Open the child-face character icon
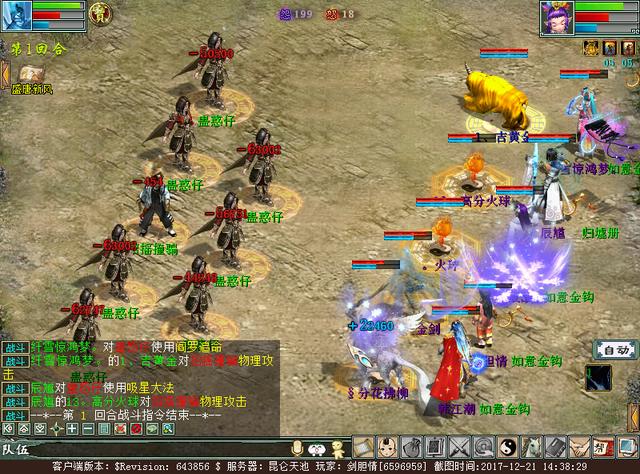The height and width of the screenshot is (474, 640). (388, 447)
